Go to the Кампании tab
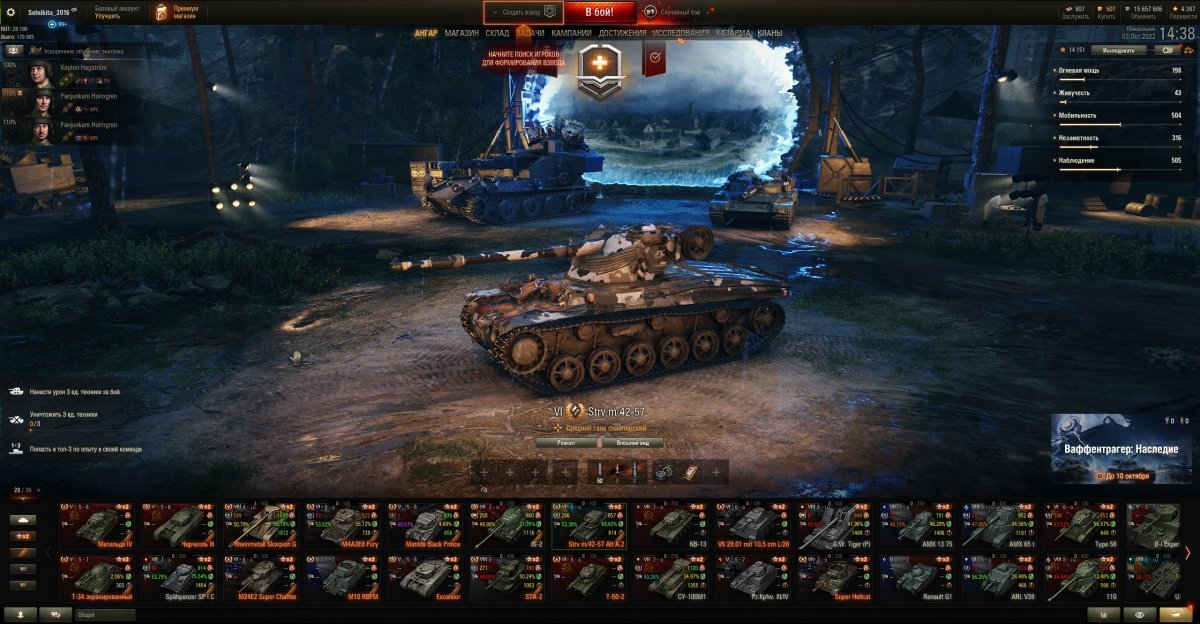The height and width of the screenshot is (624, 1200). 571,33
